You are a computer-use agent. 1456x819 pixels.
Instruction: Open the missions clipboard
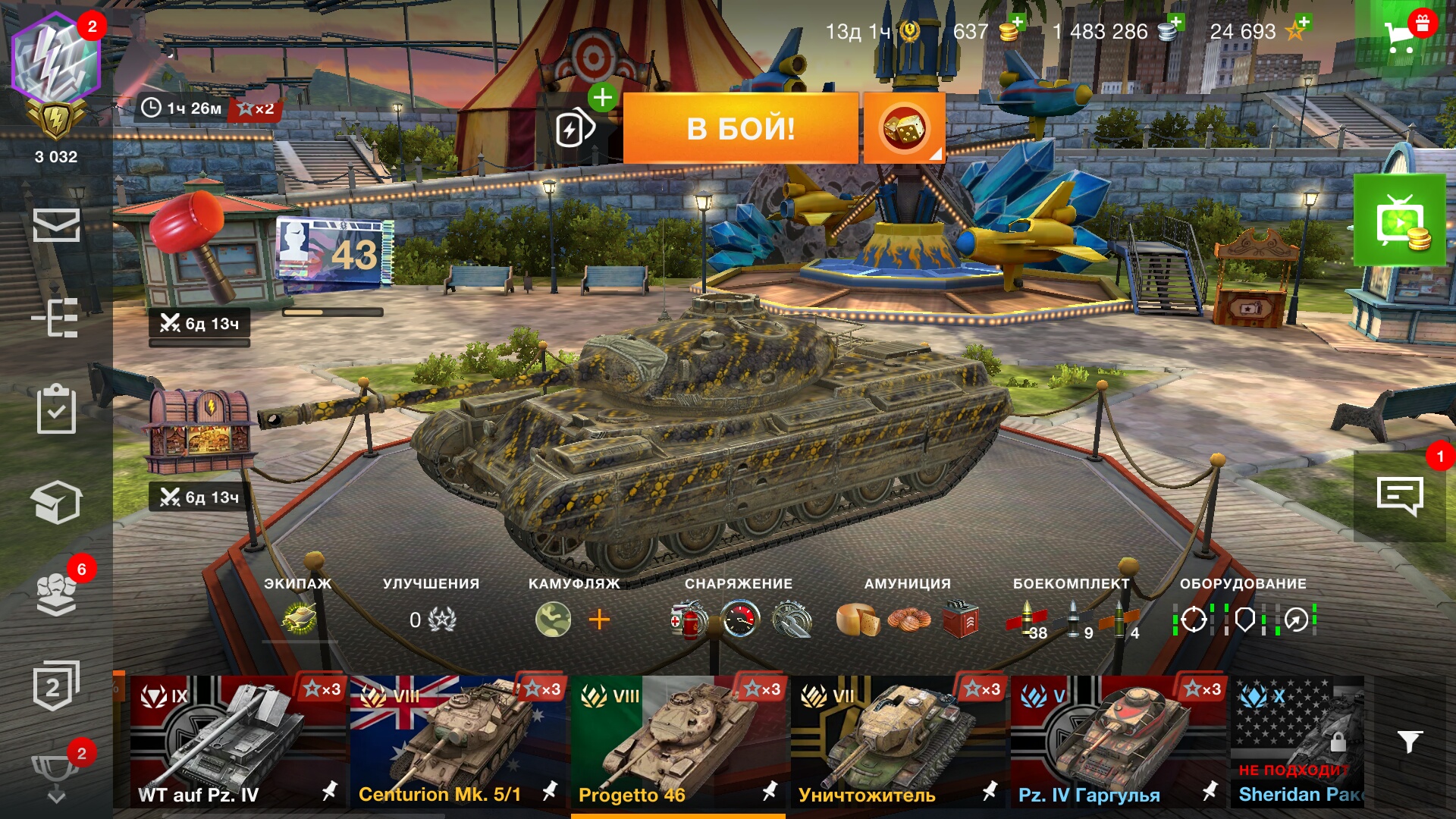point(56,409)
